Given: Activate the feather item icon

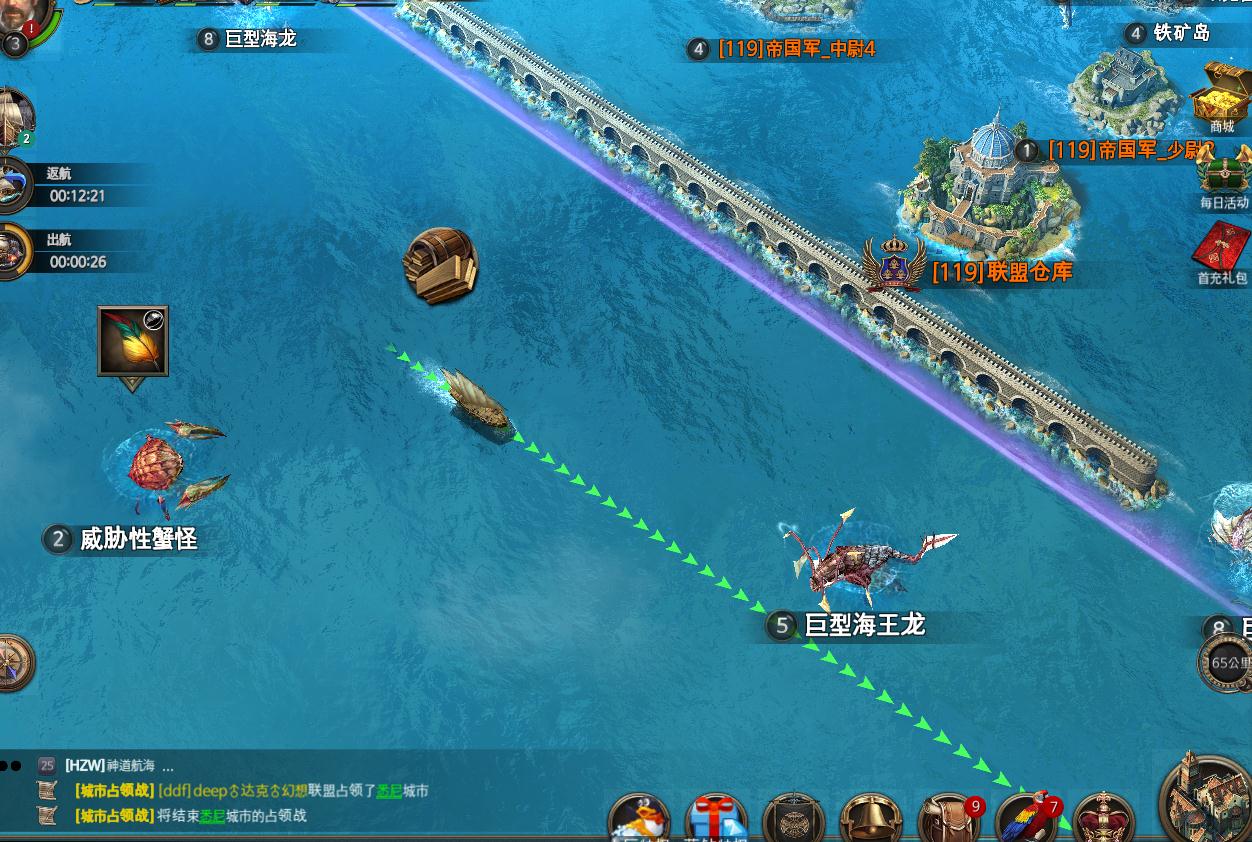Looking at the screenshot, I should coord(133,341).
